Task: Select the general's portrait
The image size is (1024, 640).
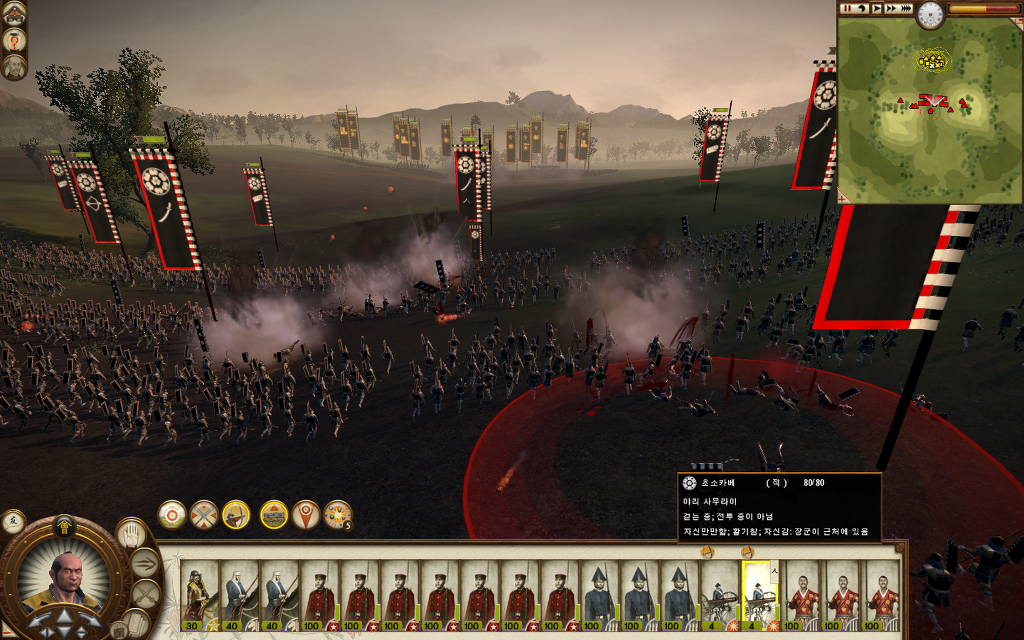Action: pyautogui.click(x=66, y=580)
